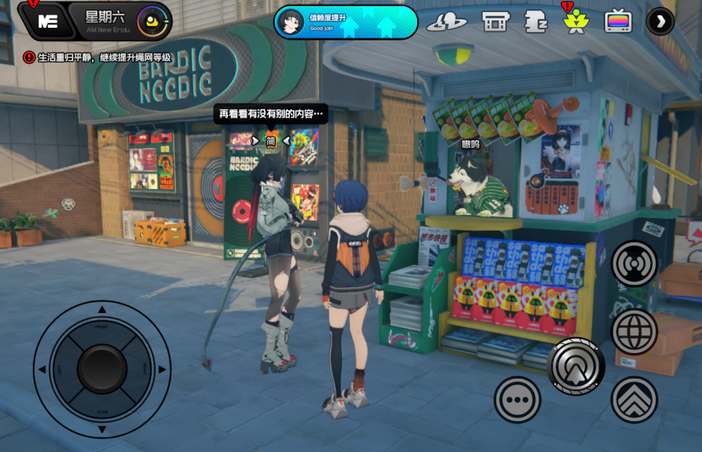Open the hat-shaped icon in the top bar
This screenshot has height=452, width=702.
click(x=446, y=21)
